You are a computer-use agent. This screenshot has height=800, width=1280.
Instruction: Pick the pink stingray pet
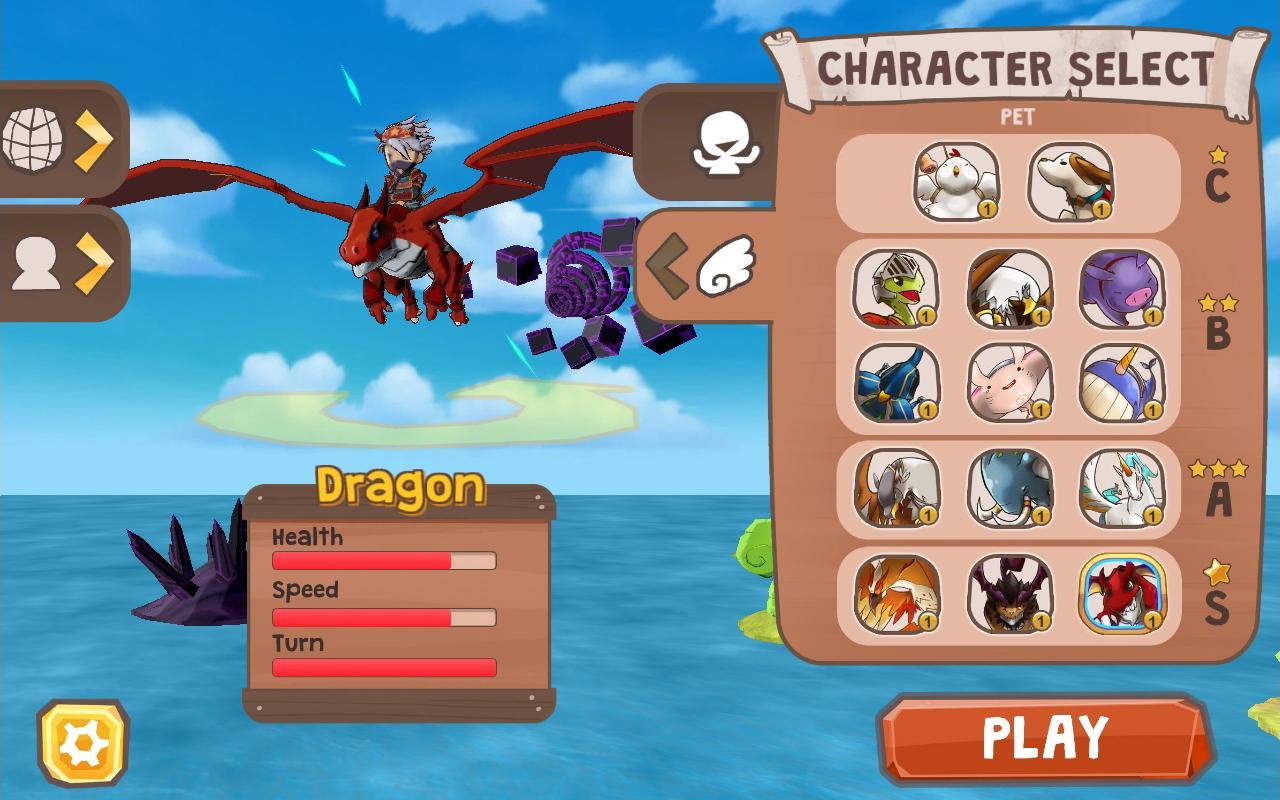point(1010,383)
